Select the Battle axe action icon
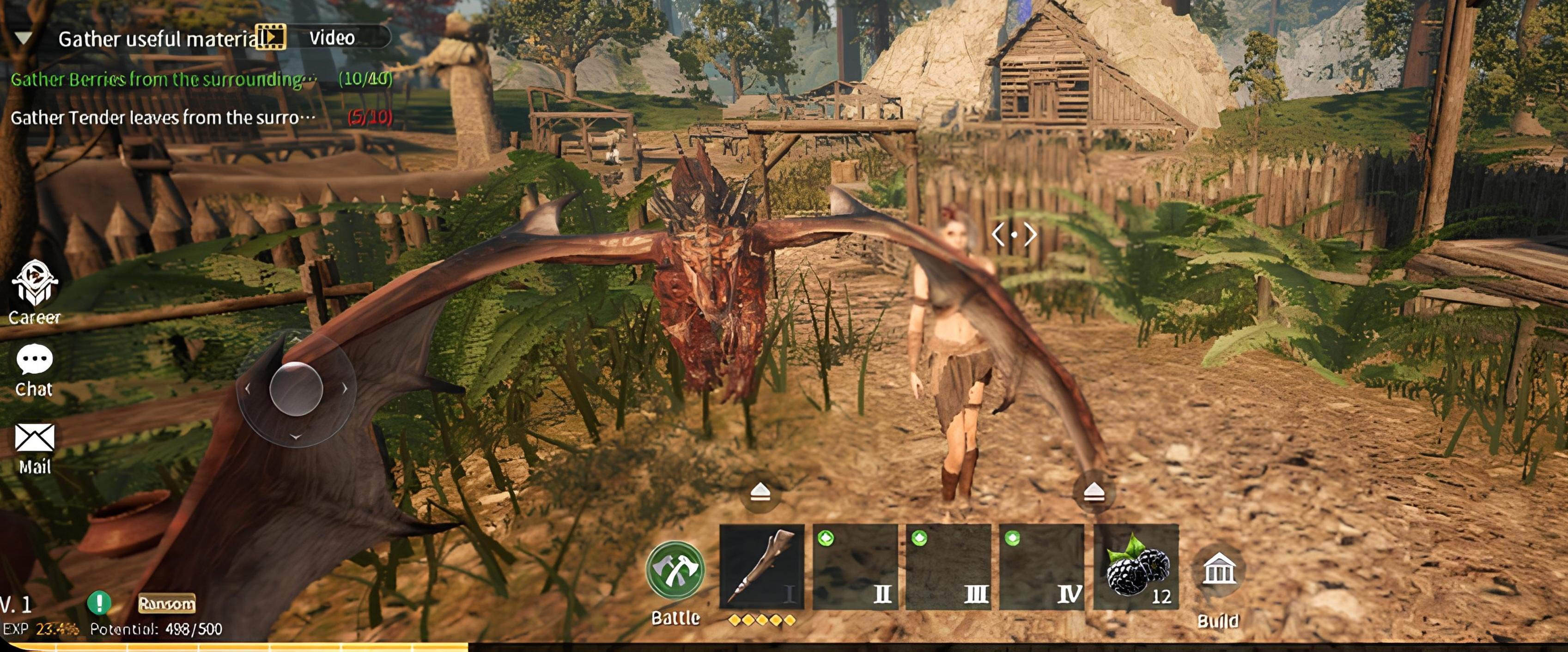Screen dimensions: 1568x652 click(x=675, y=569)
